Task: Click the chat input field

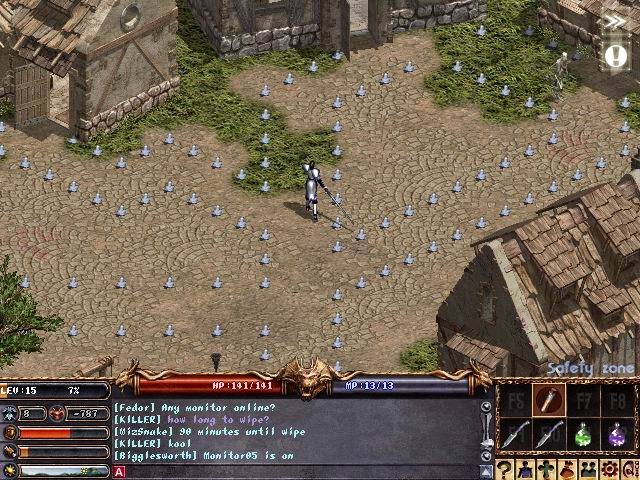Action: (300, 472)
